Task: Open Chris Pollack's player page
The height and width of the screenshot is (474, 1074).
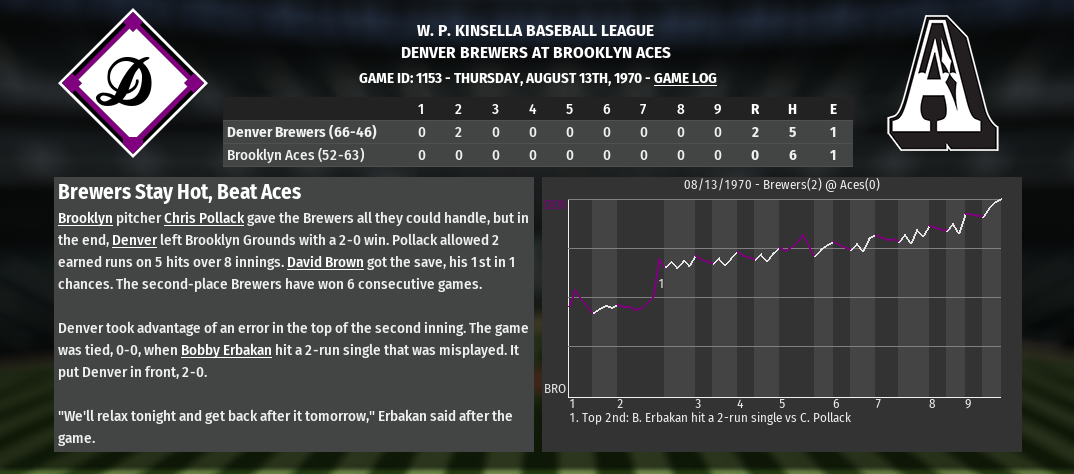Action: (206, 218)
